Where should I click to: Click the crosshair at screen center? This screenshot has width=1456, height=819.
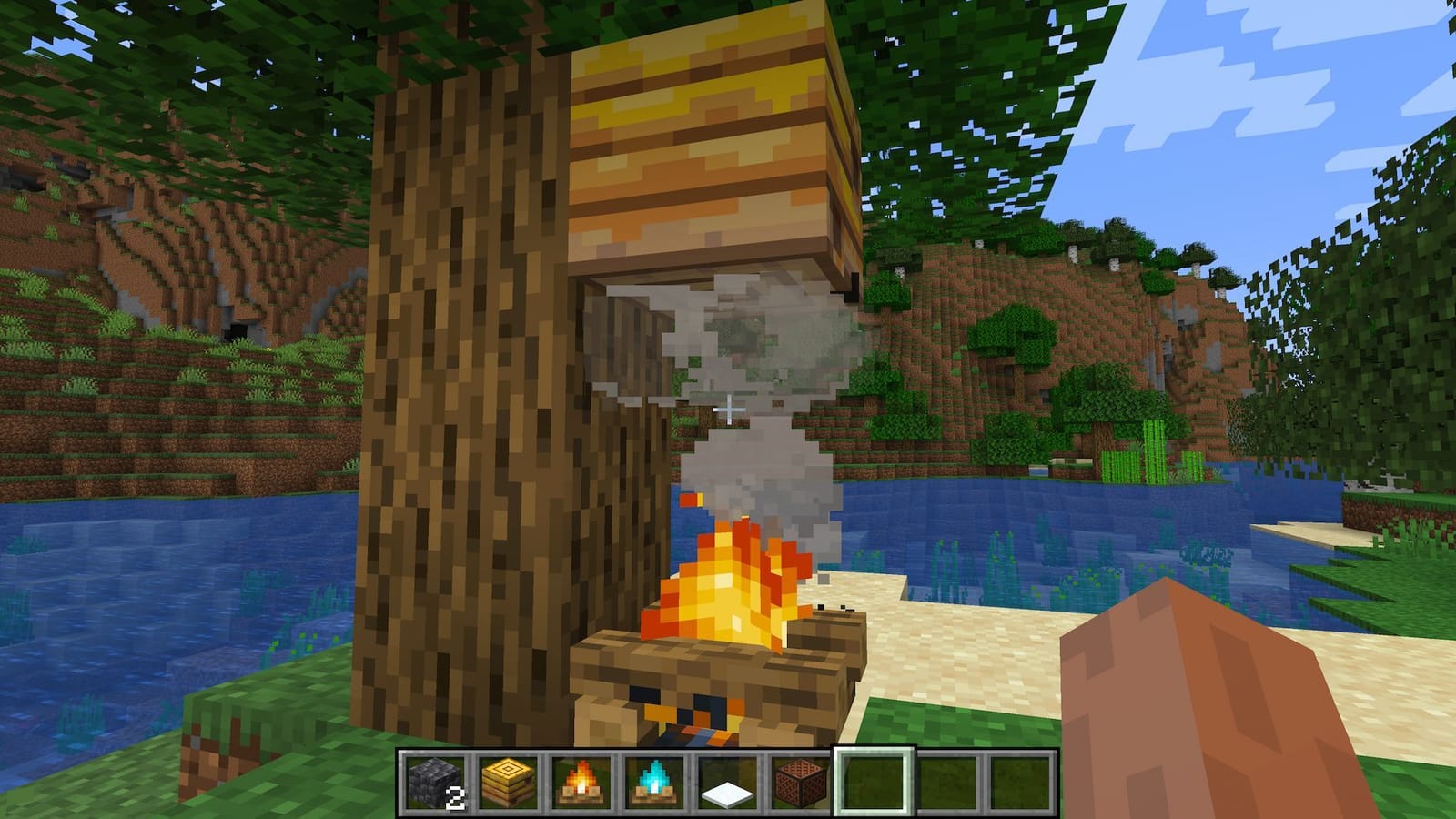point(728,409)
